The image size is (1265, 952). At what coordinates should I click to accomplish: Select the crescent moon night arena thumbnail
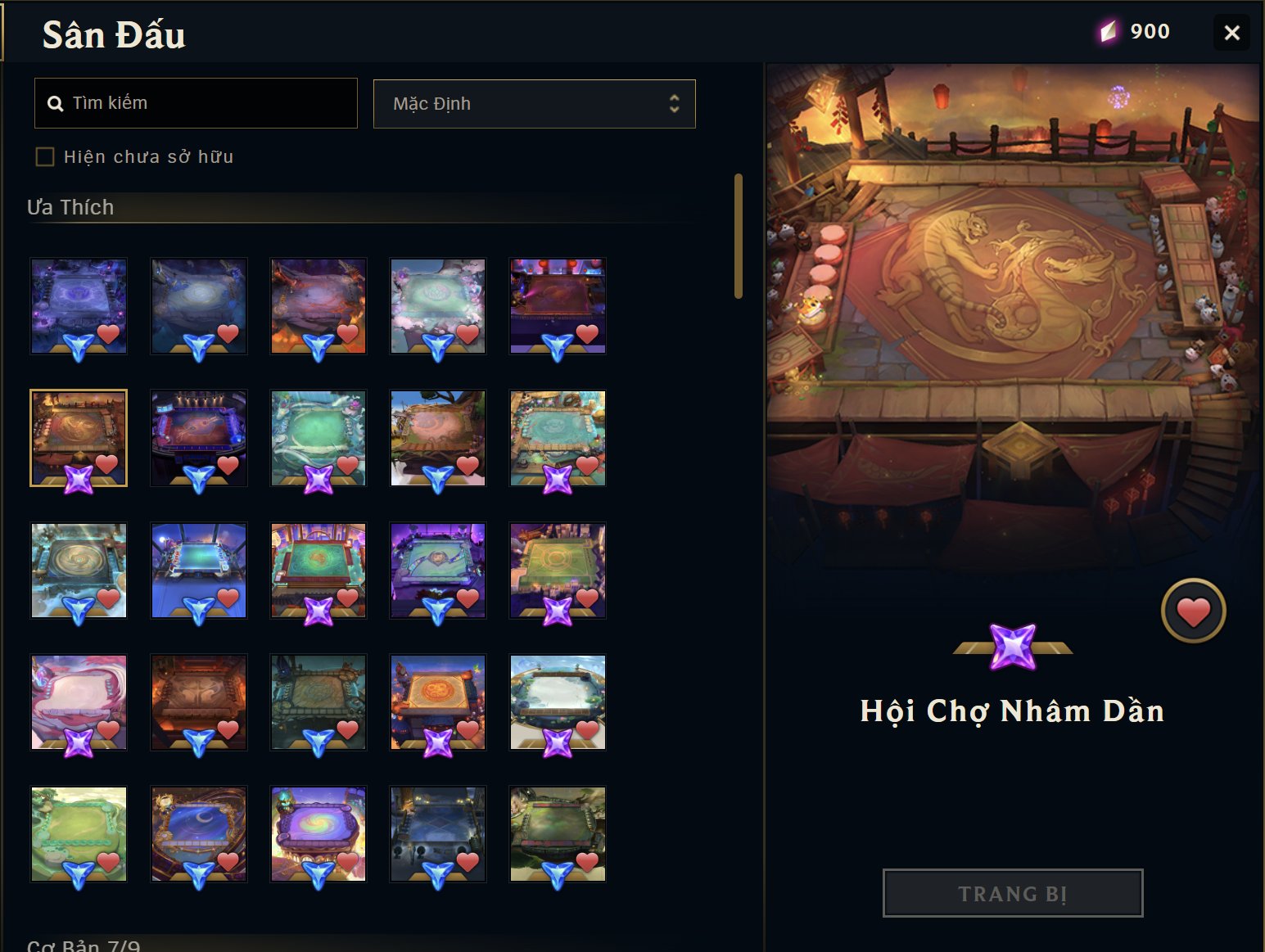(199, 833)
